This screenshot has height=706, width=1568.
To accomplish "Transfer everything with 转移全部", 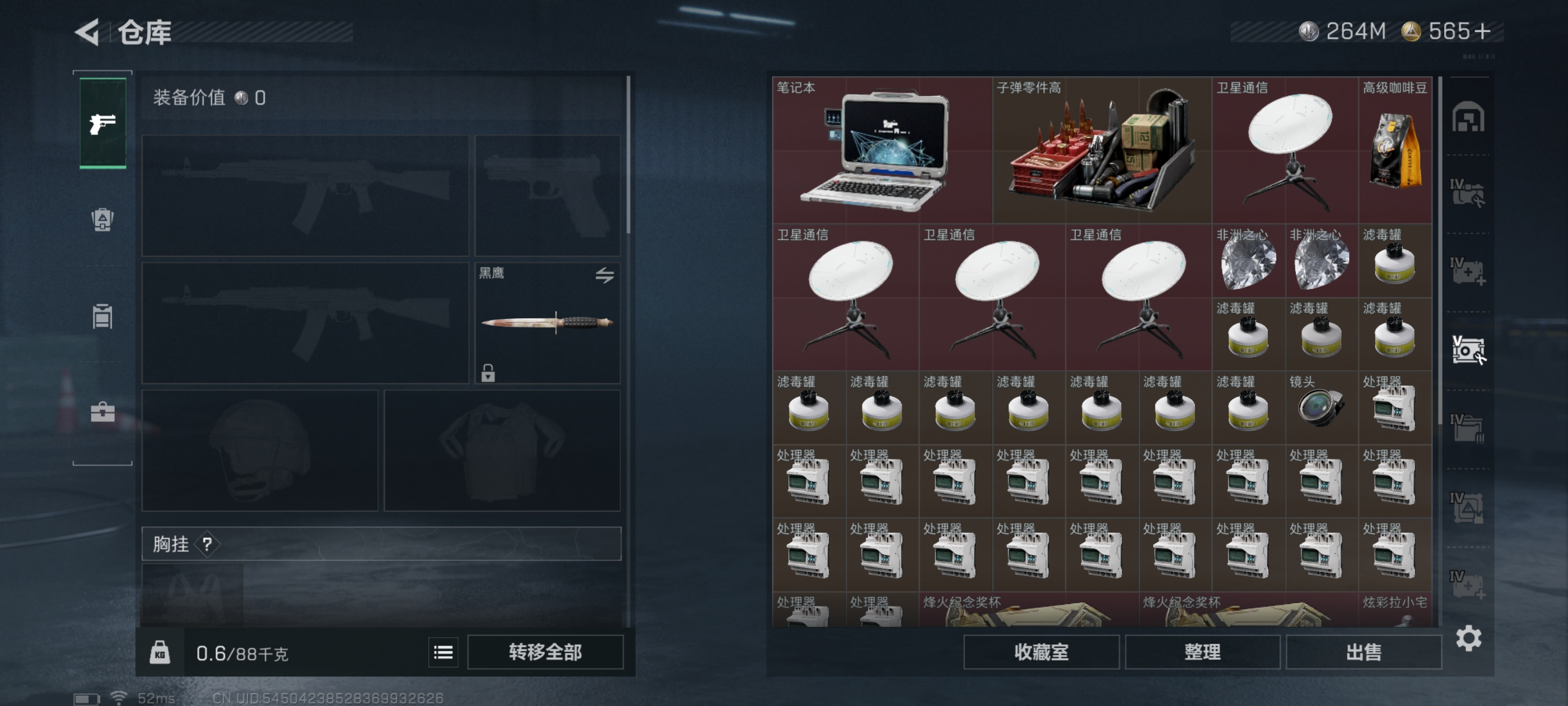I will tap(545, 652).
